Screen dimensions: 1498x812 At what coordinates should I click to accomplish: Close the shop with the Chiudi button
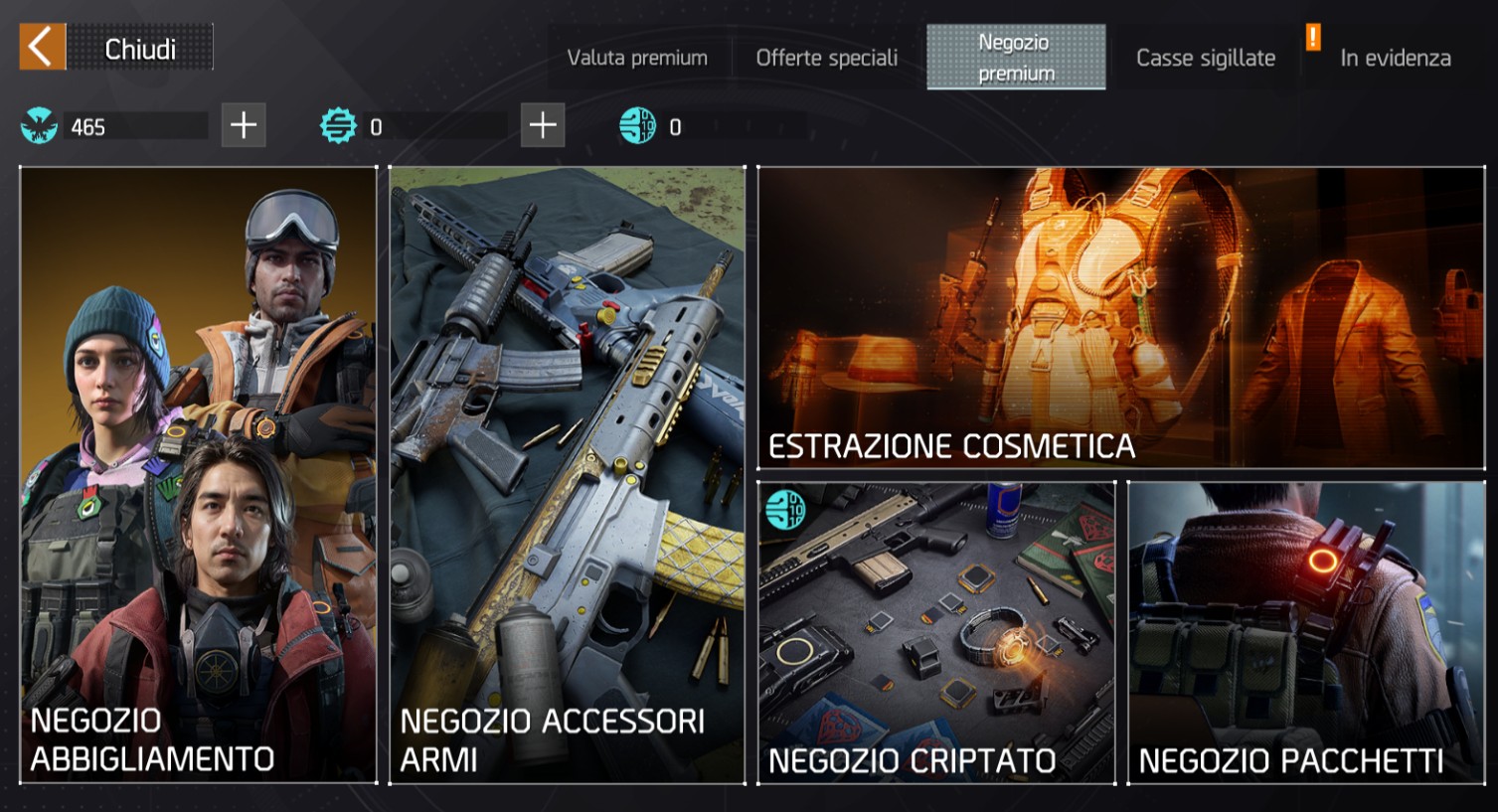(115, 48)
